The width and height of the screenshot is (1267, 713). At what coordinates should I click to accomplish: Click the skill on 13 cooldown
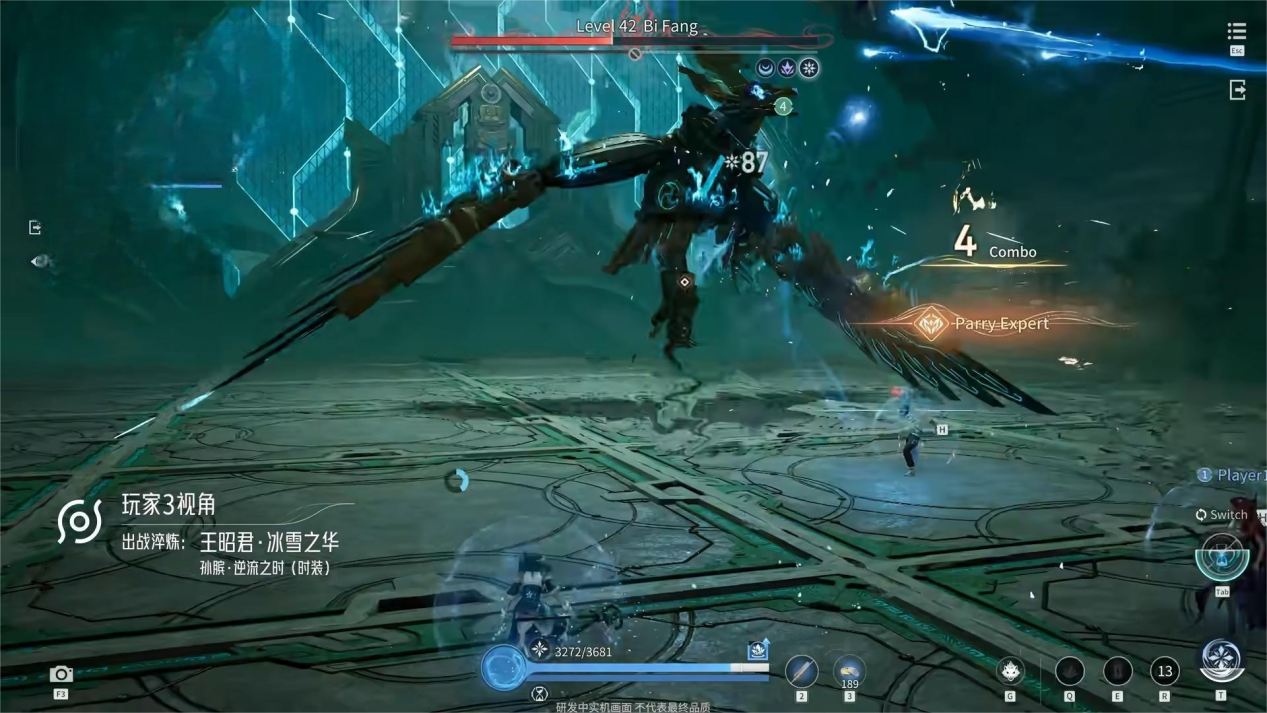[x=1164, y=670]
